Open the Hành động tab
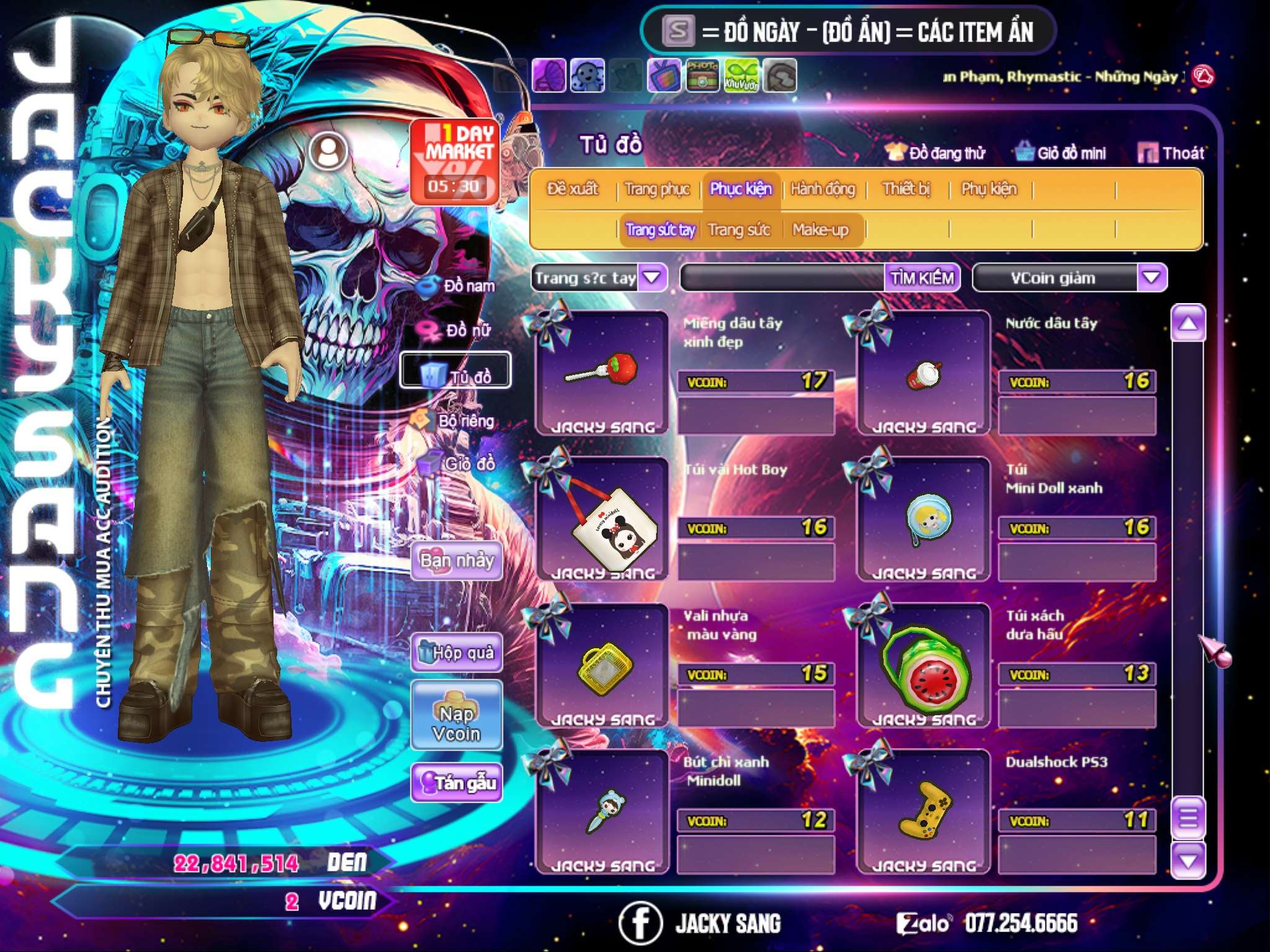The width and height of the screenshot is (1270, 952). (x=822, y=189)
